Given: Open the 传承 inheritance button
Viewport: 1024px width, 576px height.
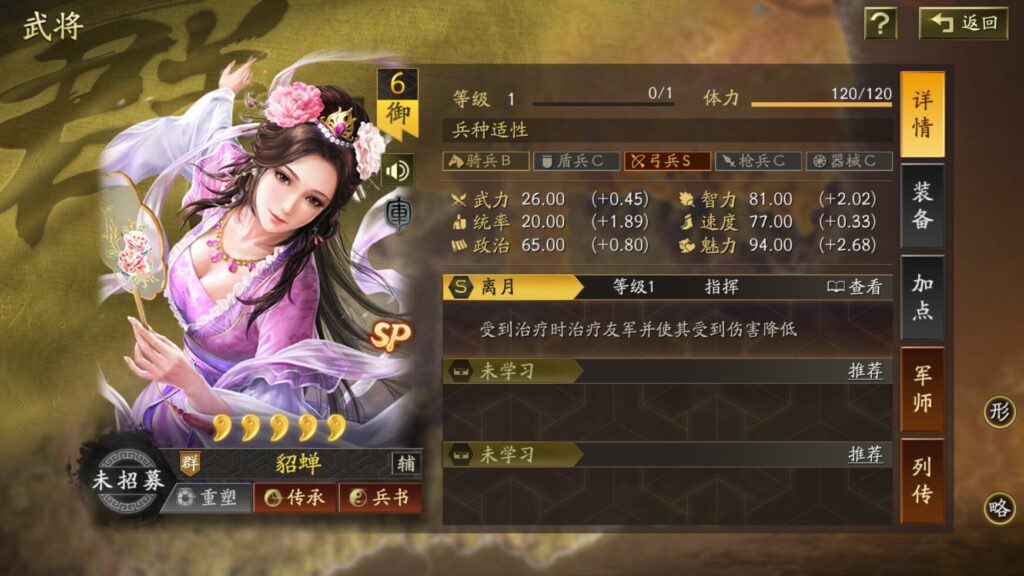Looking at the screenshot, I should tap(295, 497).
